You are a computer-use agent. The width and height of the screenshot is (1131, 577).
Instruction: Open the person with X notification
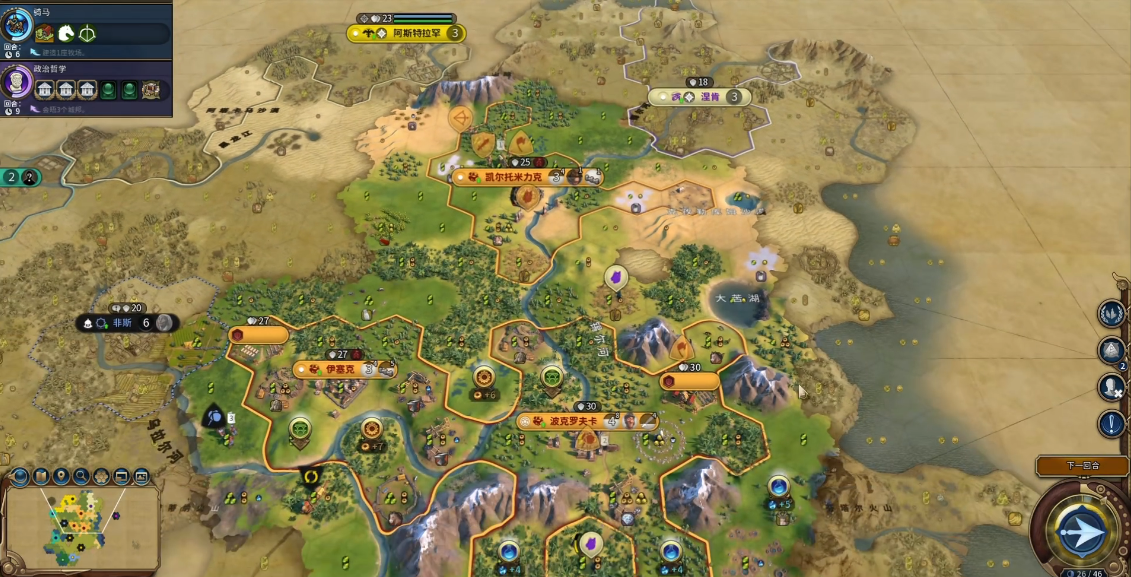1112,386
